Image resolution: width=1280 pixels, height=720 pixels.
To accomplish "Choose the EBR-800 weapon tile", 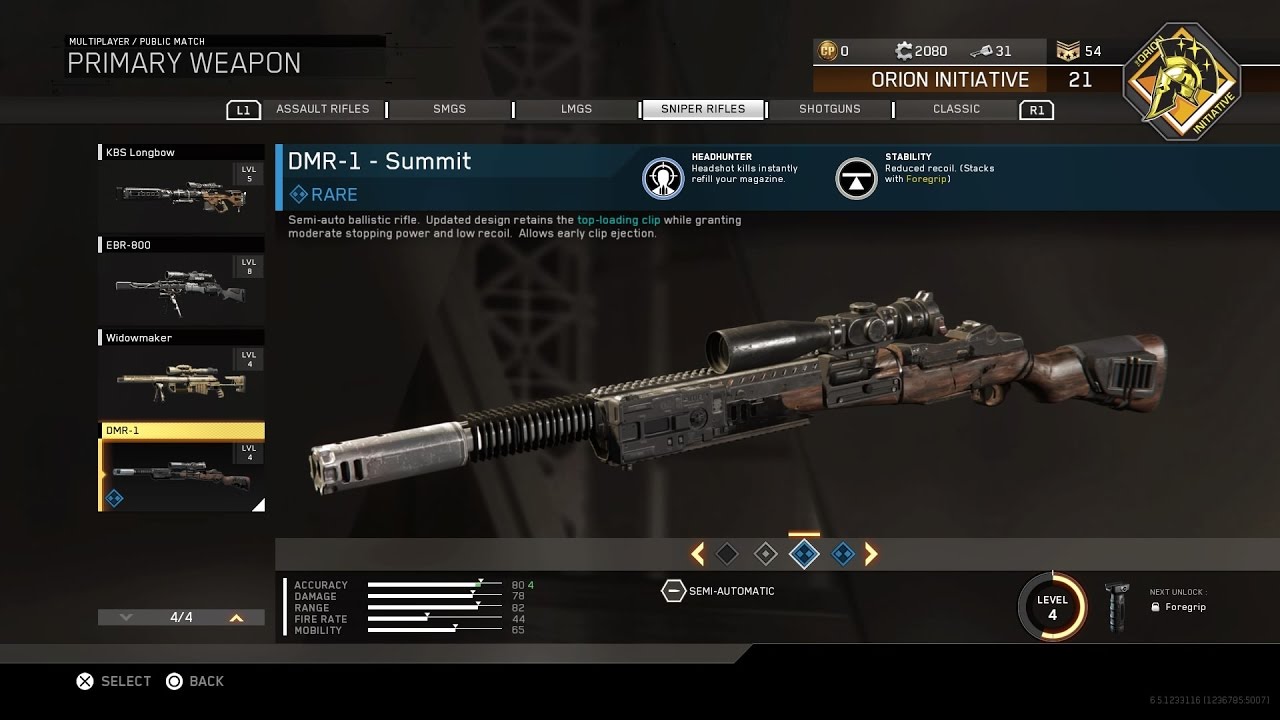I will 181,282.
